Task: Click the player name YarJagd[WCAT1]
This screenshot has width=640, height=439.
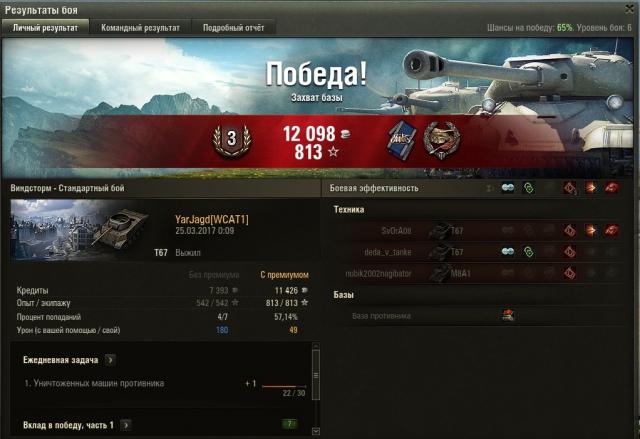Action: (x=211, y=219)
